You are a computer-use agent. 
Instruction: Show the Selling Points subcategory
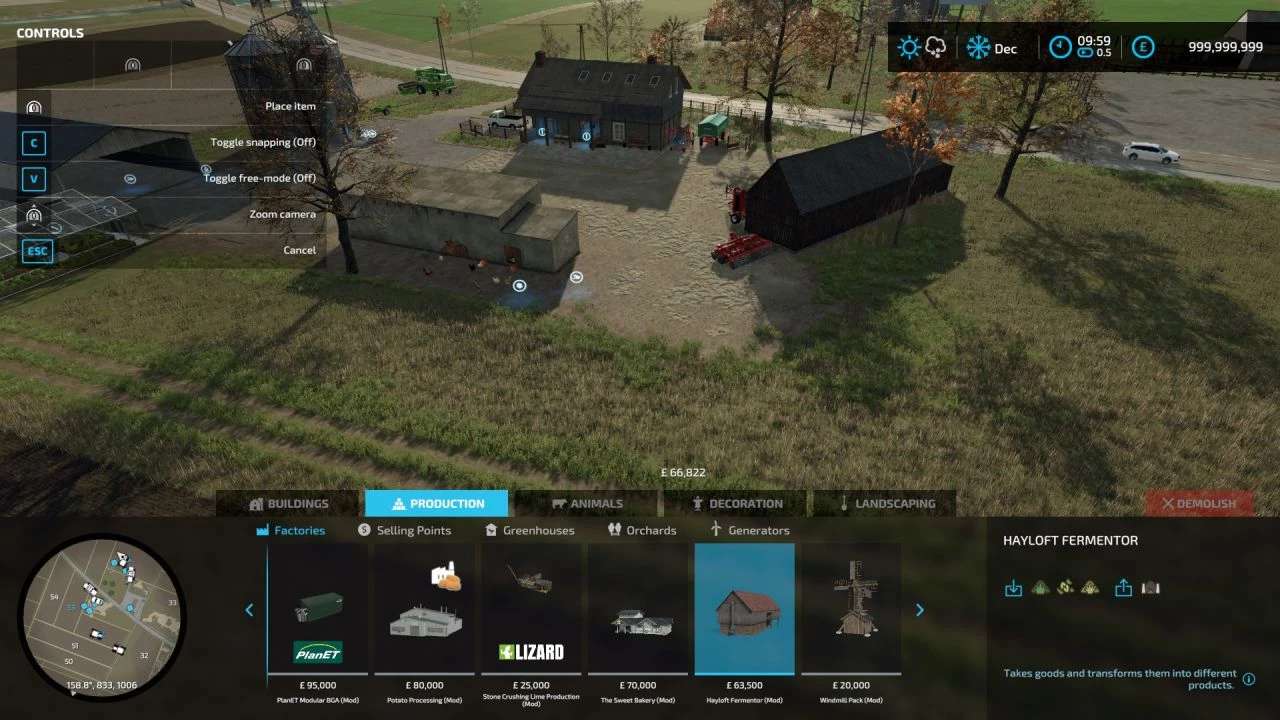[404, 531]
